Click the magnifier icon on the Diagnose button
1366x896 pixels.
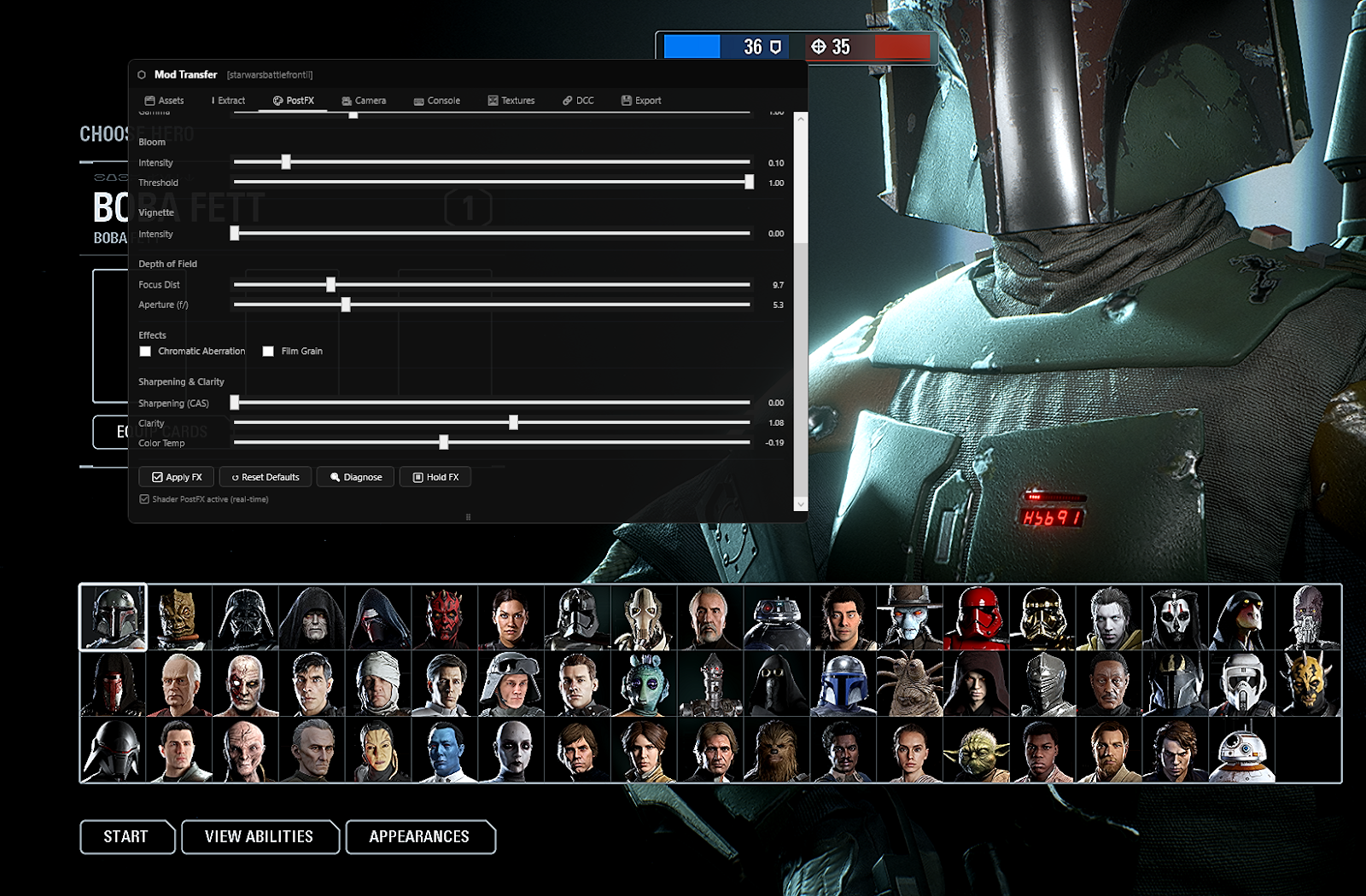coord(335,477)
